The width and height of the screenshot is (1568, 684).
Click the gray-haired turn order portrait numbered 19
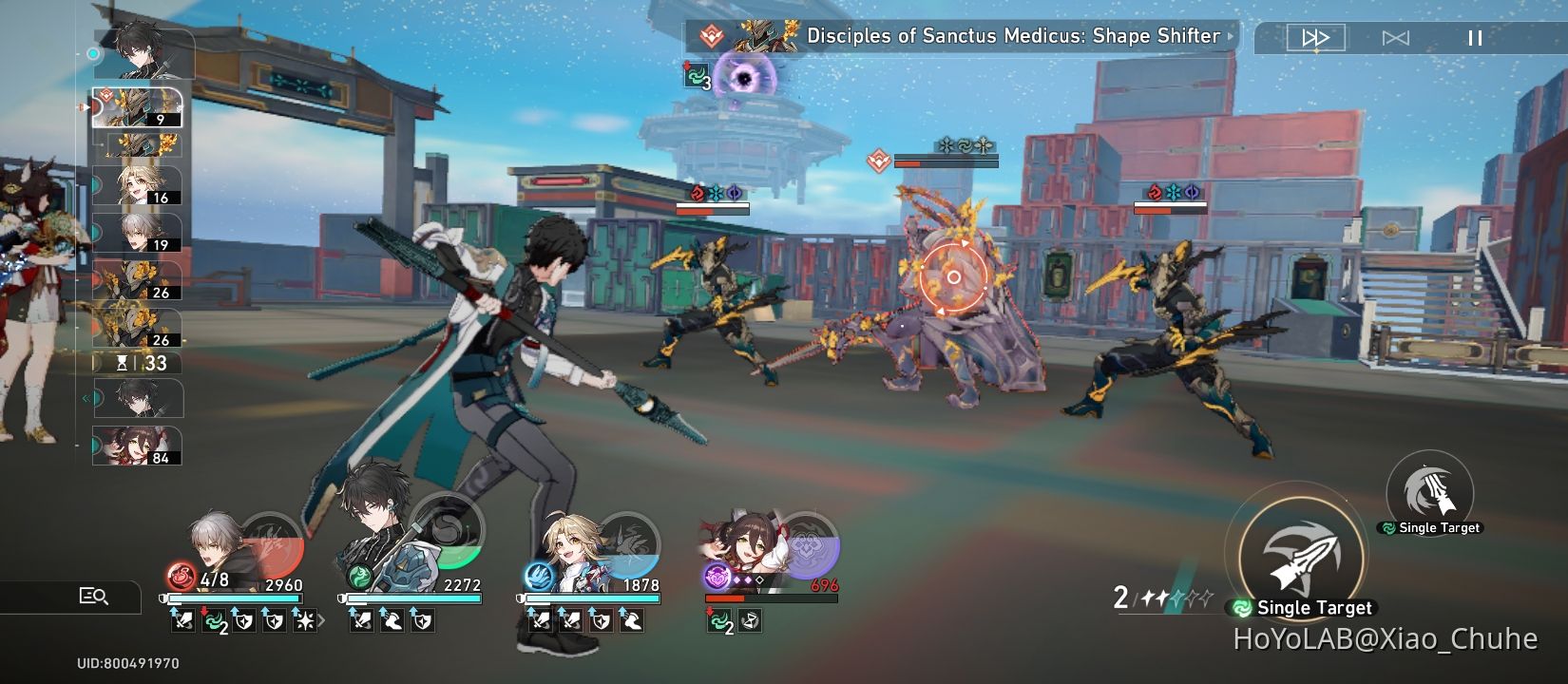pyautogui.click(x=138, y=233)
